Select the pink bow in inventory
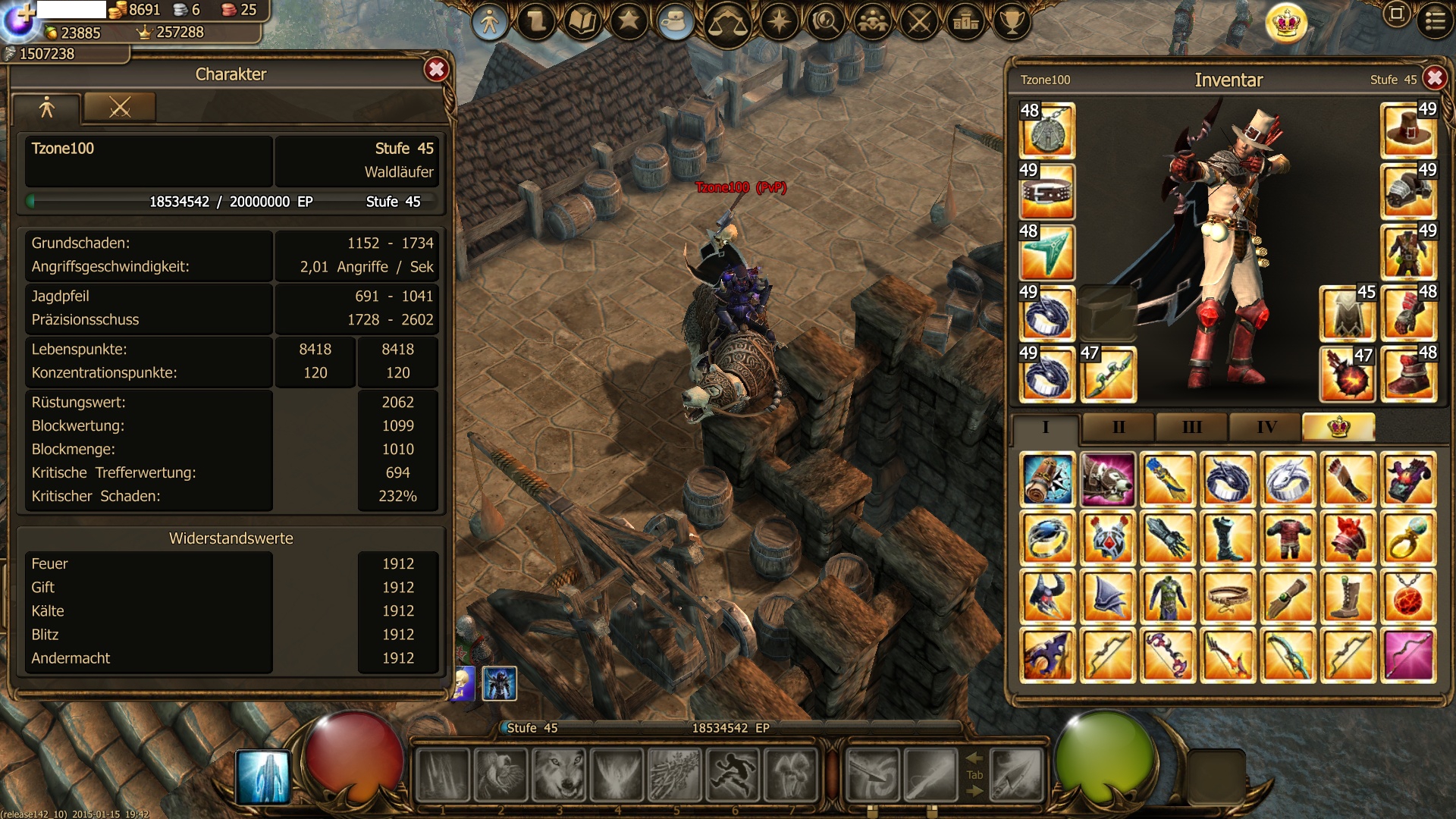The height and width of the screenshot is (819, 1456). pyautogui.click(x=1408, y=656)
